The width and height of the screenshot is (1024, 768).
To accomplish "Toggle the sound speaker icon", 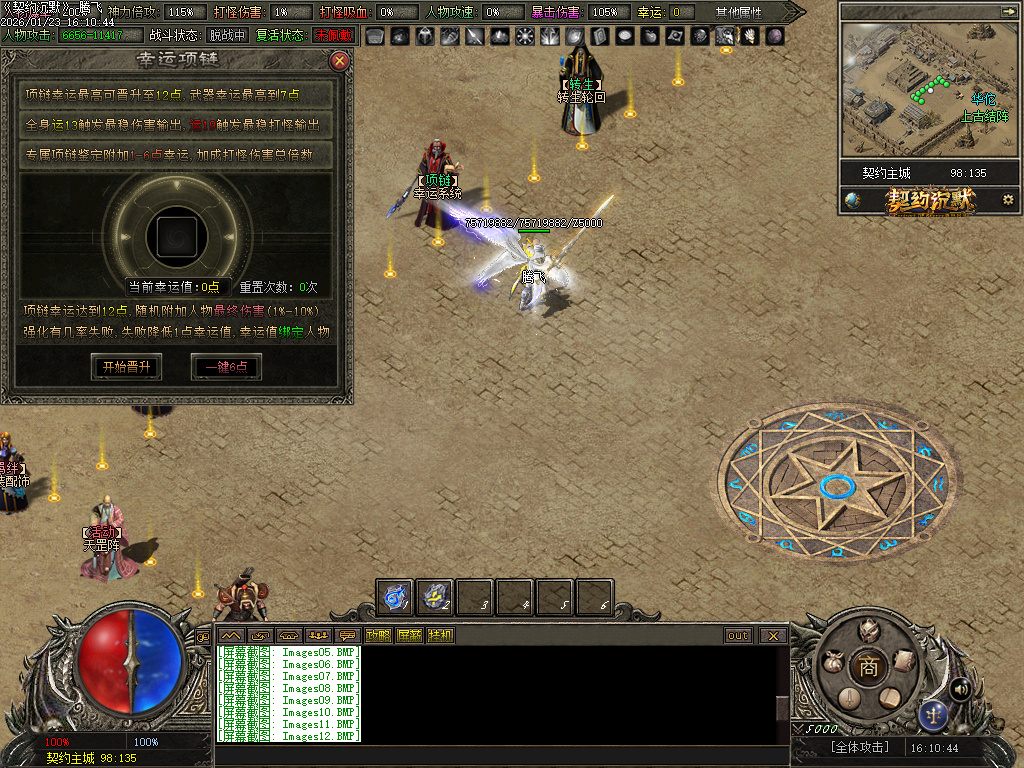I will [960, 688].
